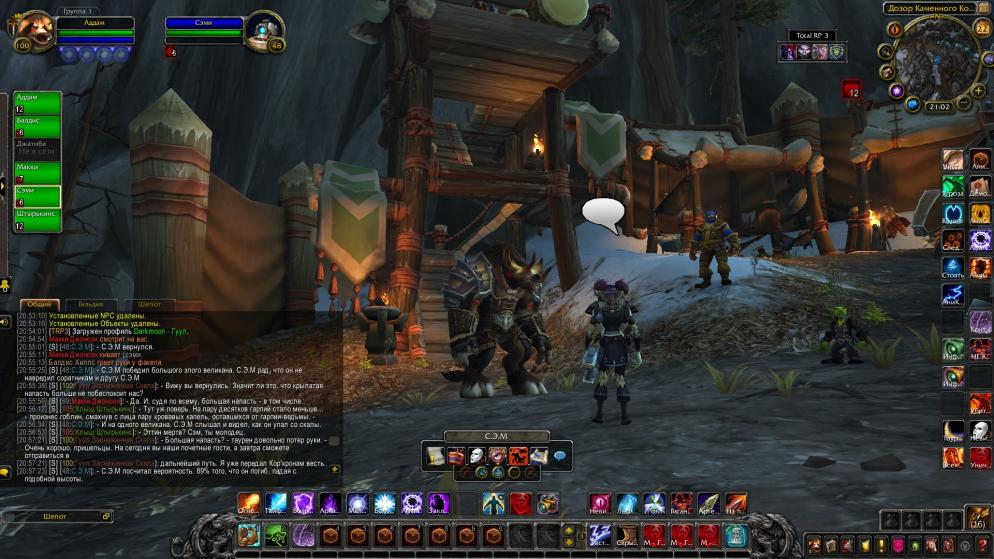Click the minimap clock showing 21:02
Viewport: 994px width, 559px height.
(x=938, y=105)
